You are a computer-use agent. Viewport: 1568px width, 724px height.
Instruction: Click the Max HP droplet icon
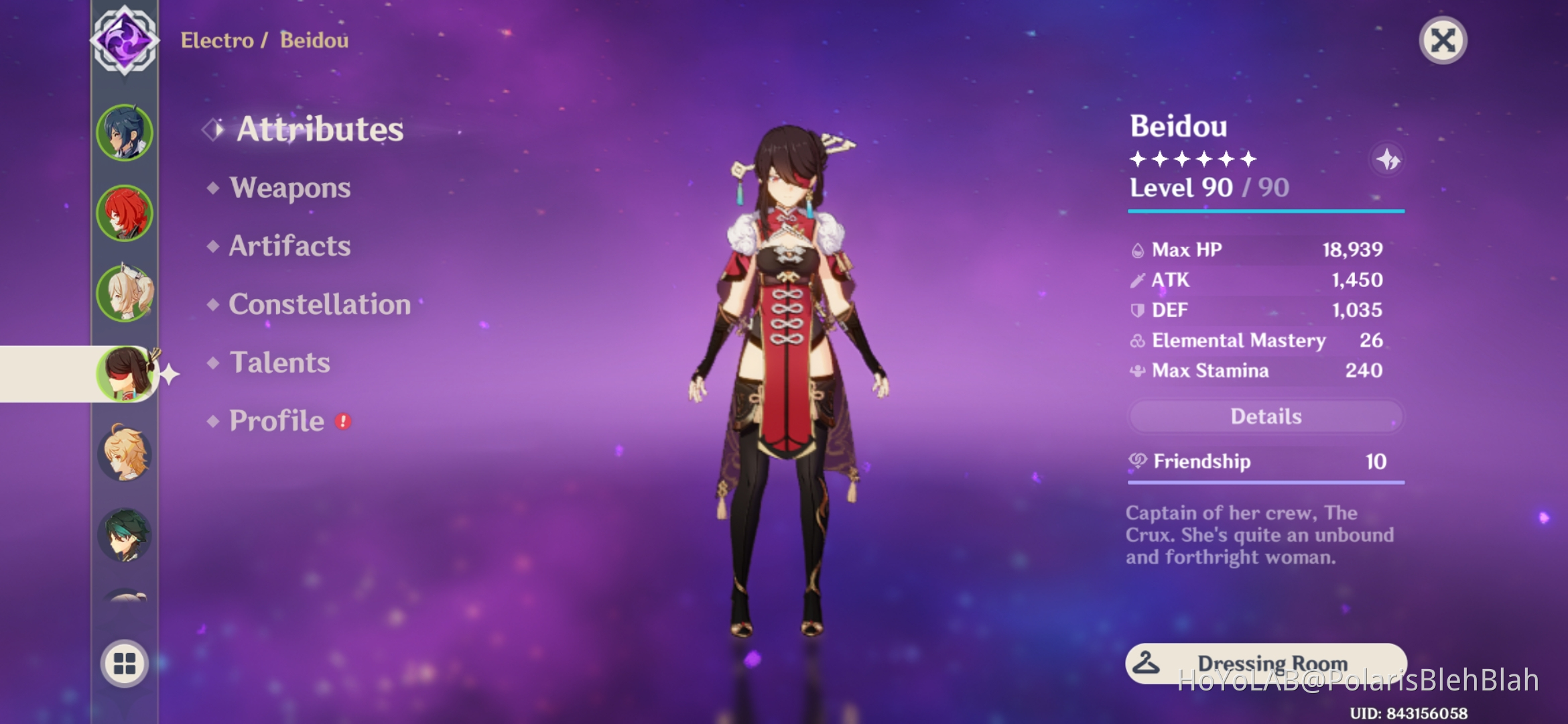tap(1138, 249)
